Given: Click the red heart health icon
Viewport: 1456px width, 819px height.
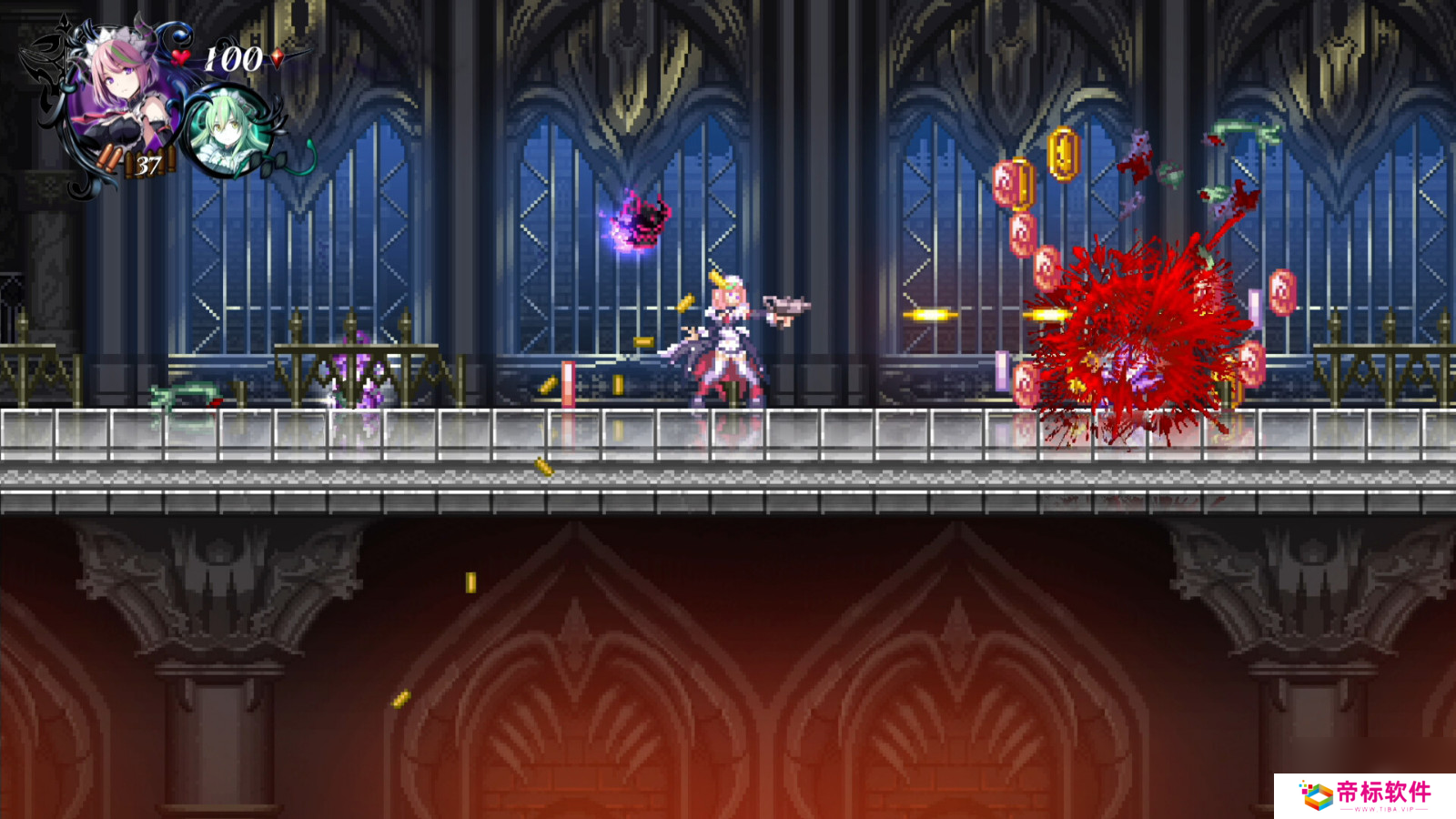Looking at the screenshot, I should coord(179,56).
